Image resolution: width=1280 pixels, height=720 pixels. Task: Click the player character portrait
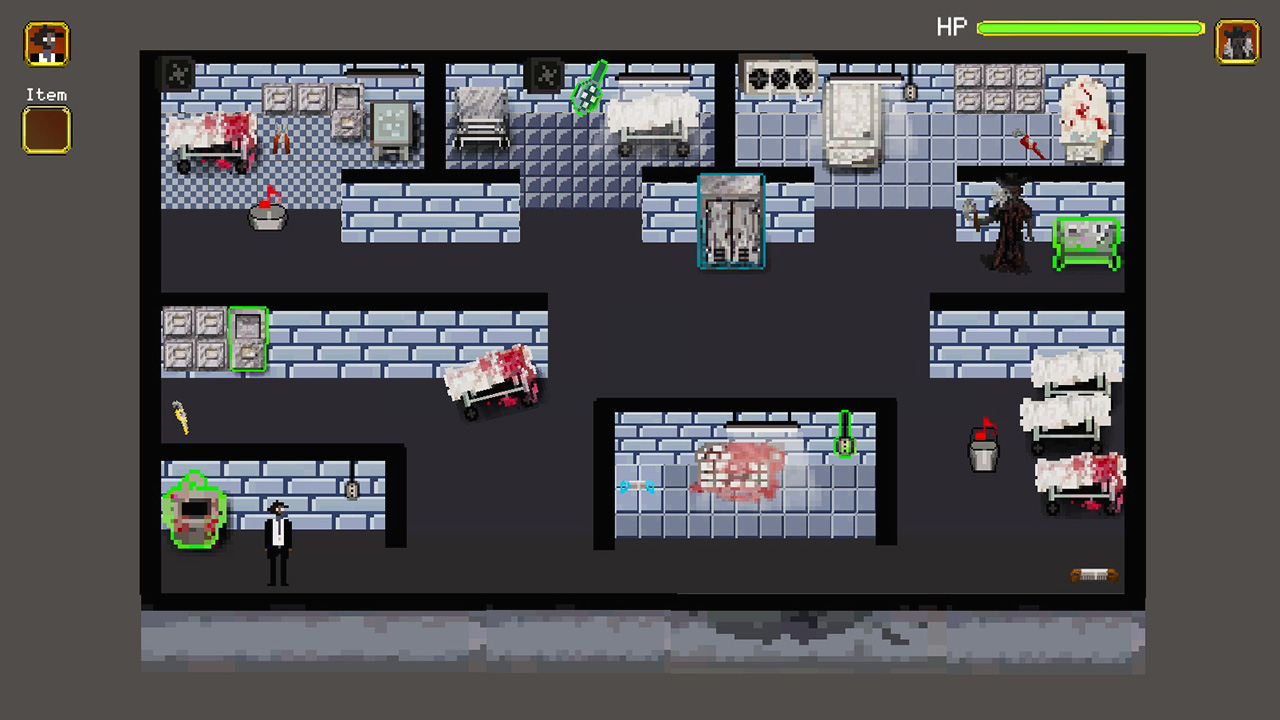click(46, 43)
